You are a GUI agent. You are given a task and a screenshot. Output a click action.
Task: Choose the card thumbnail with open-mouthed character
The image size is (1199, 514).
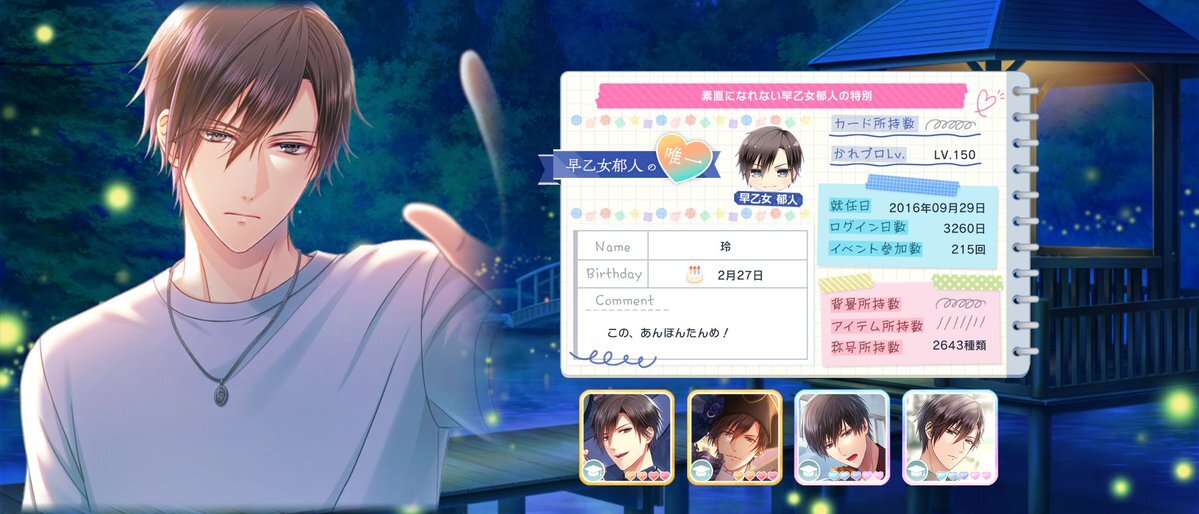[842, 437]
